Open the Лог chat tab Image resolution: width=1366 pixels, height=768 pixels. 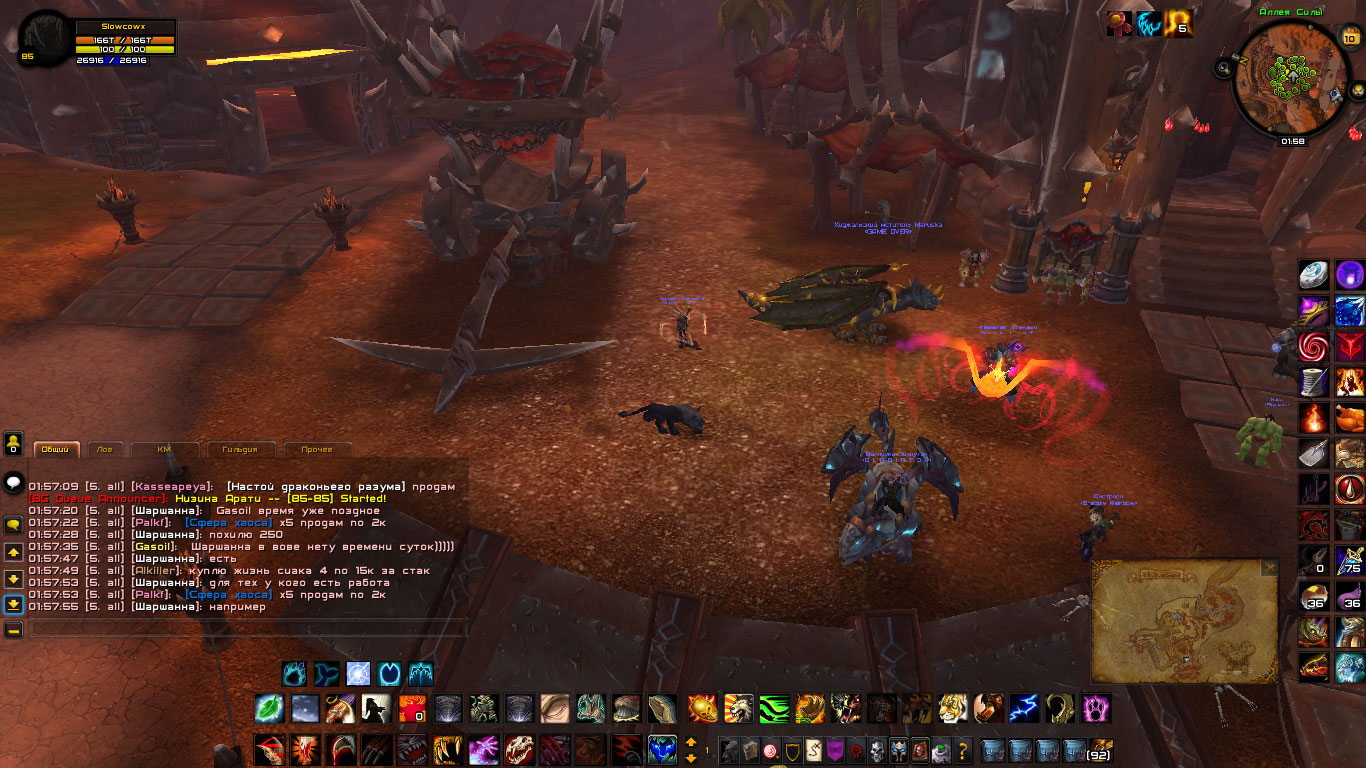pos(105,449)
